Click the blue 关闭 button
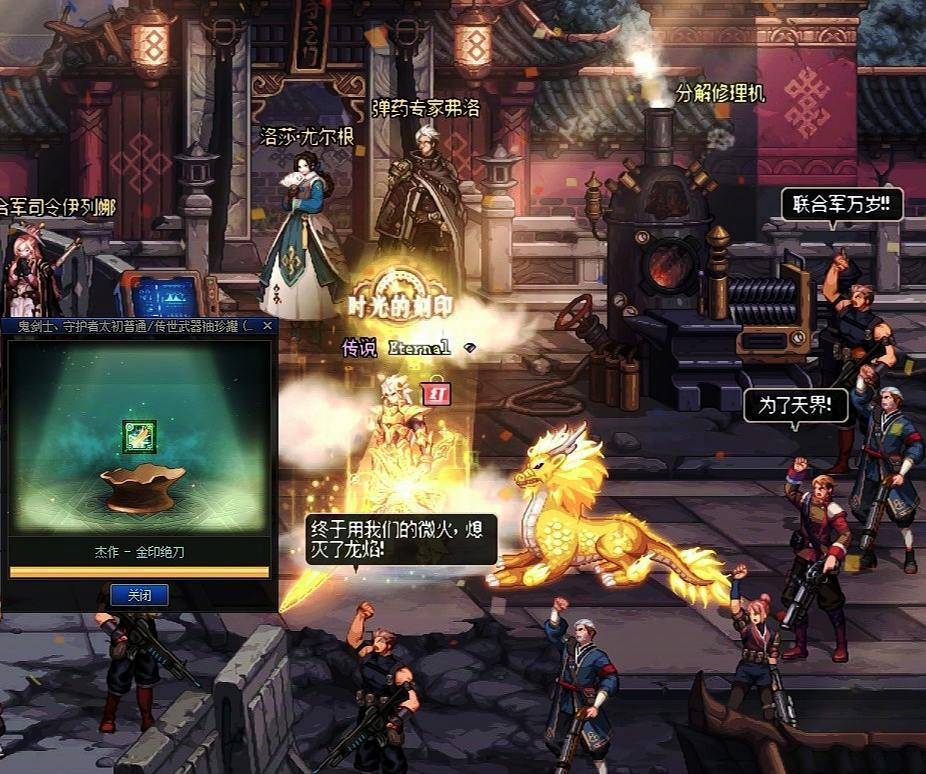This screenshot has width=926, height=774. point(139,595)
